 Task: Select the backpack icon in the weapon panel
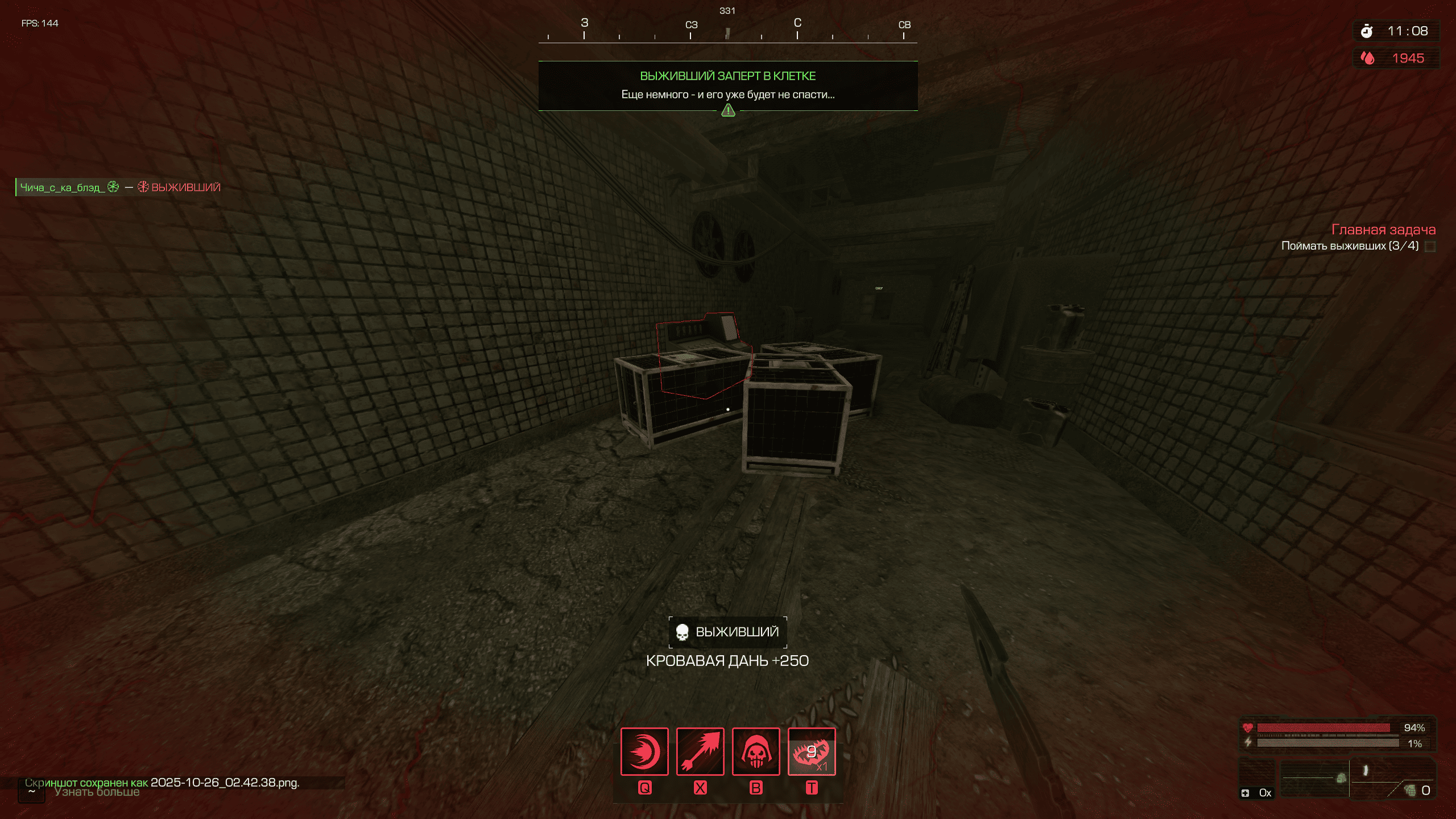coord(1341,778)
